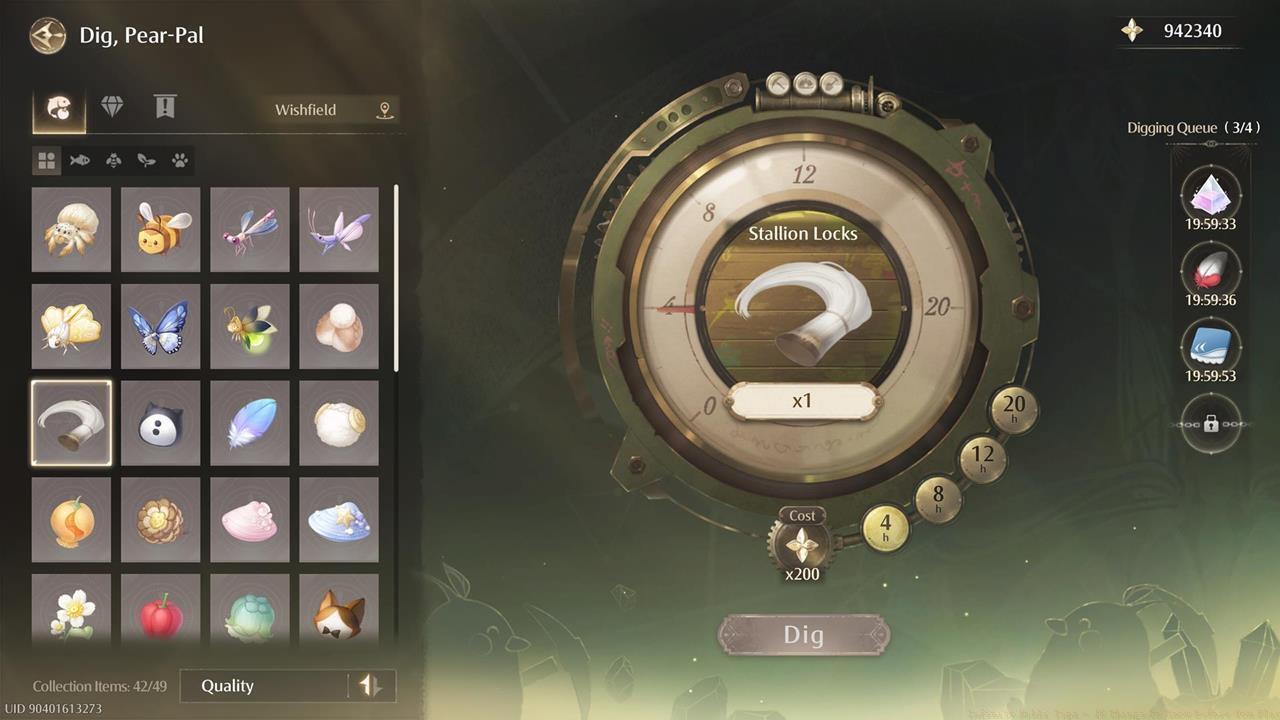Show all items with the grid filter

point(46,160)
